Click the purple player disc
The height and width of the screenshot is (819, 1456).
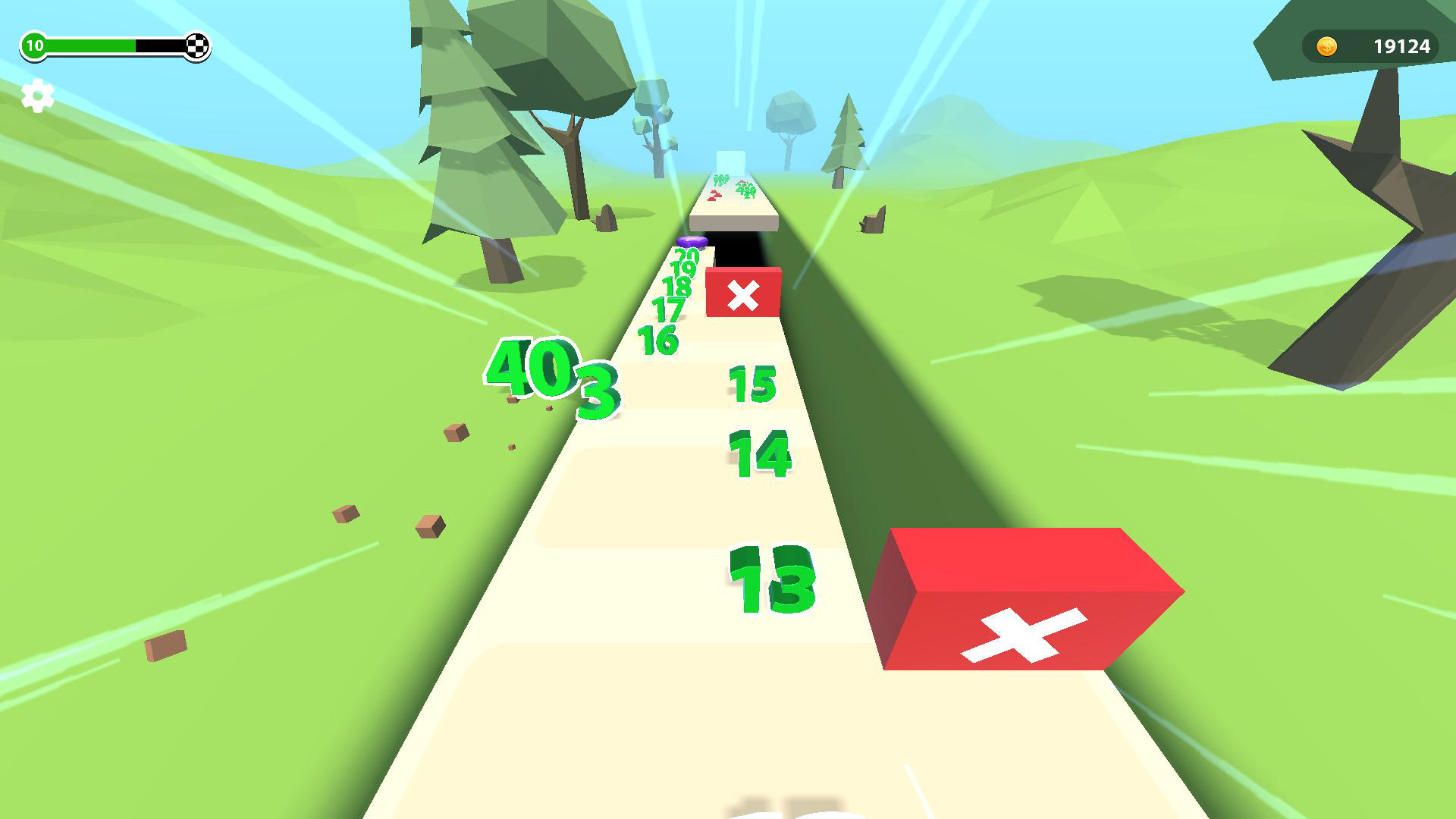692,243
